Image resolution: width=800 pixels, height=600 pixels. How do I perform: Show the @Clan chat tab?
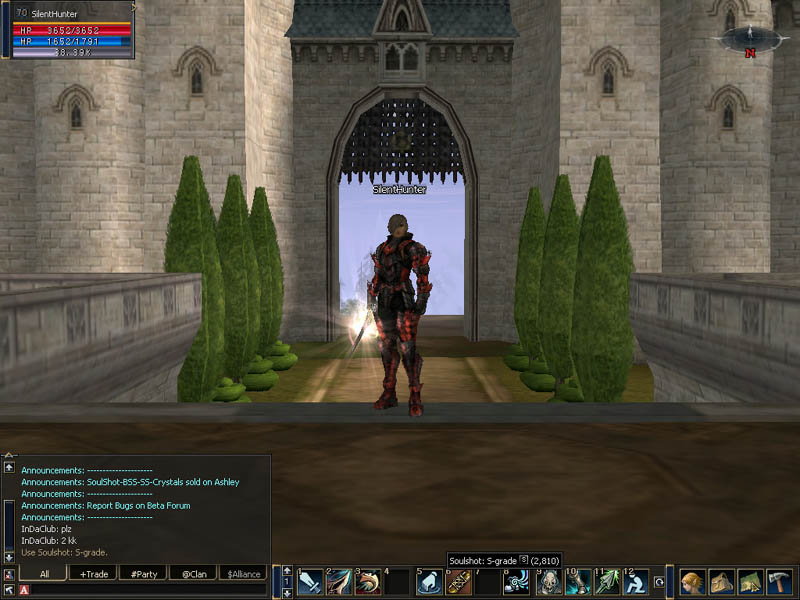tap(193, 574)
